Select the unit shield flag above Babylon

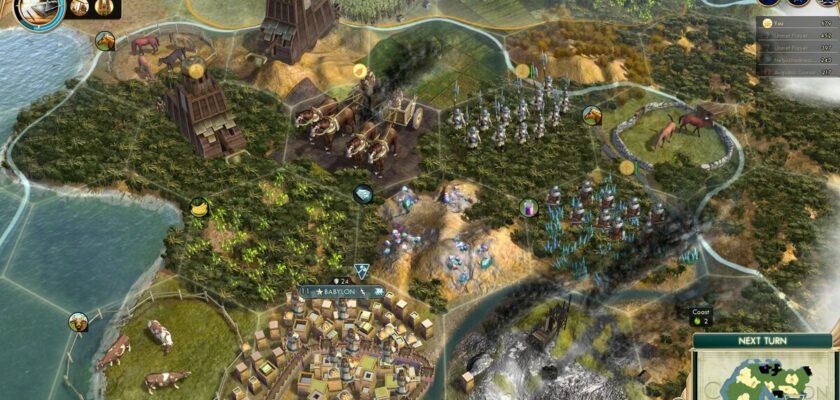(x=360, y=270)
